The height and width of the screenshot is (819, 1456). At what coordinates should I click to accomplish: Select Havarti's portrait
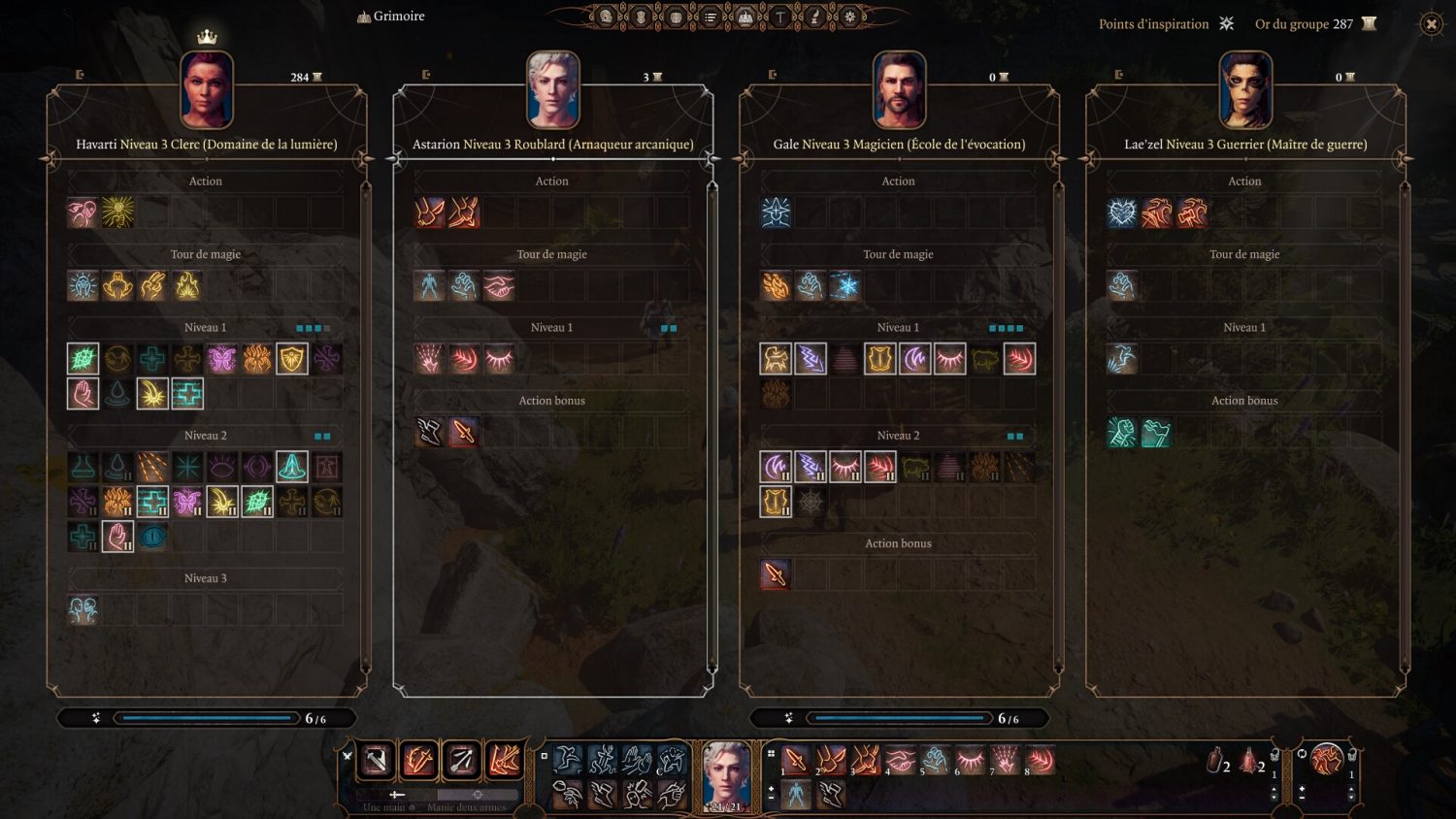tap(207, 90)
